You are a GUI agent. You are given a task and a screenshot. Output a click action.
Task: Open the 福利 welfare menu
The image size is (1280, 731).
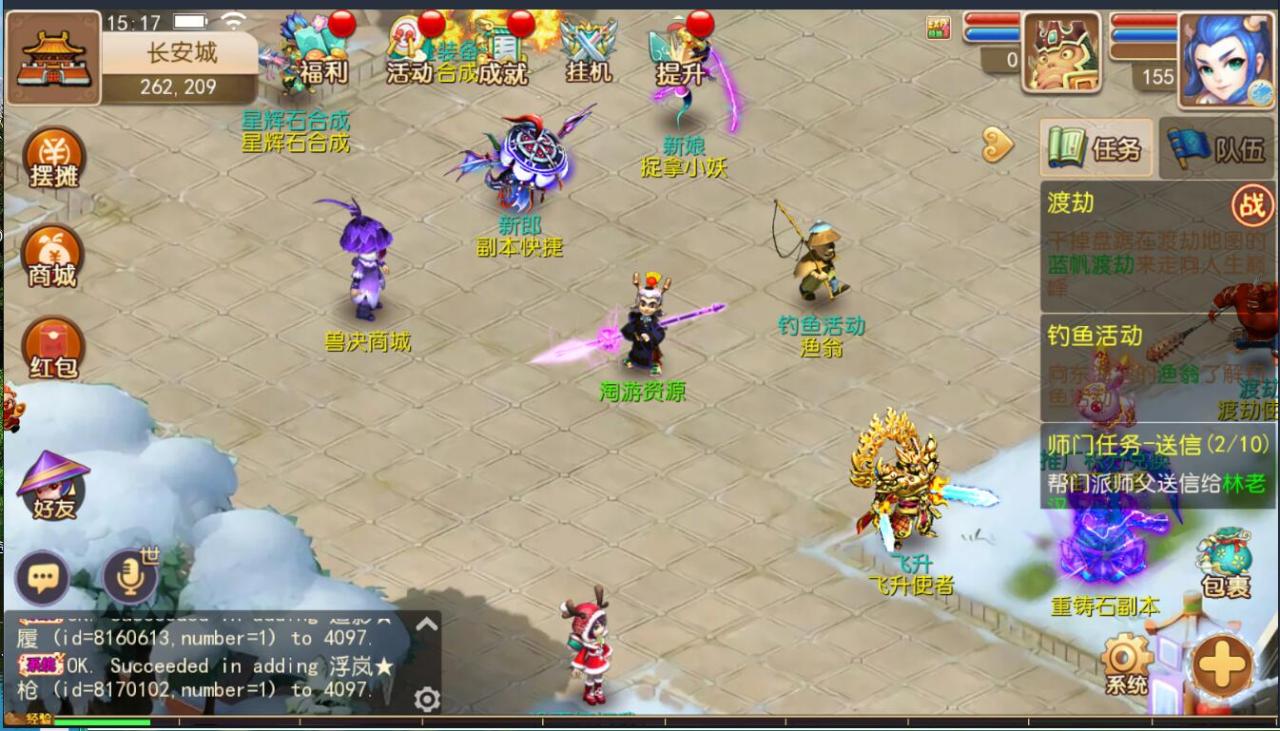click(x=322, y=53)
